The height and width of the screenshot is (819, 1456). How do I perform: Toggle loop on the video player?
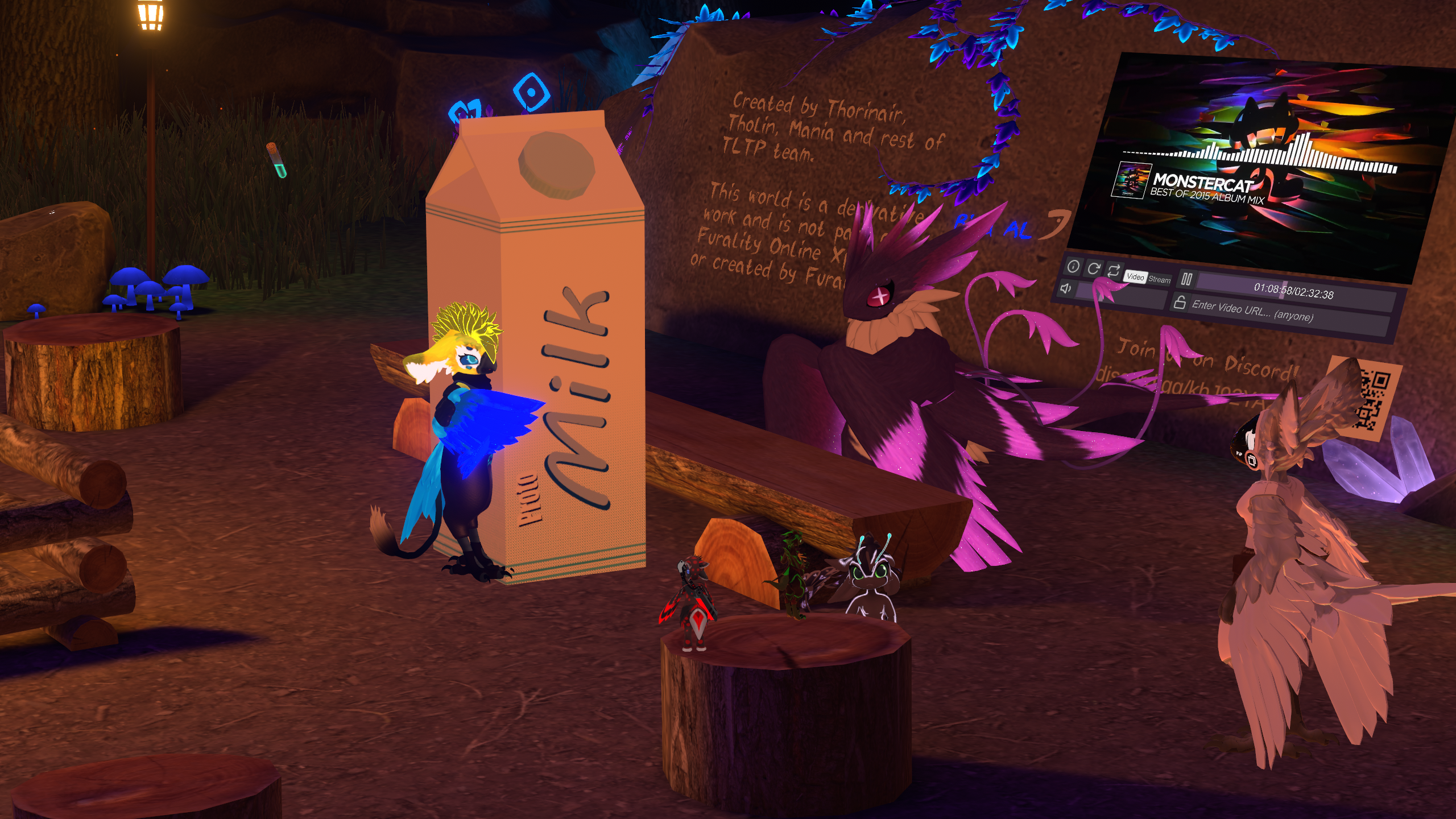coord(1113,270)
